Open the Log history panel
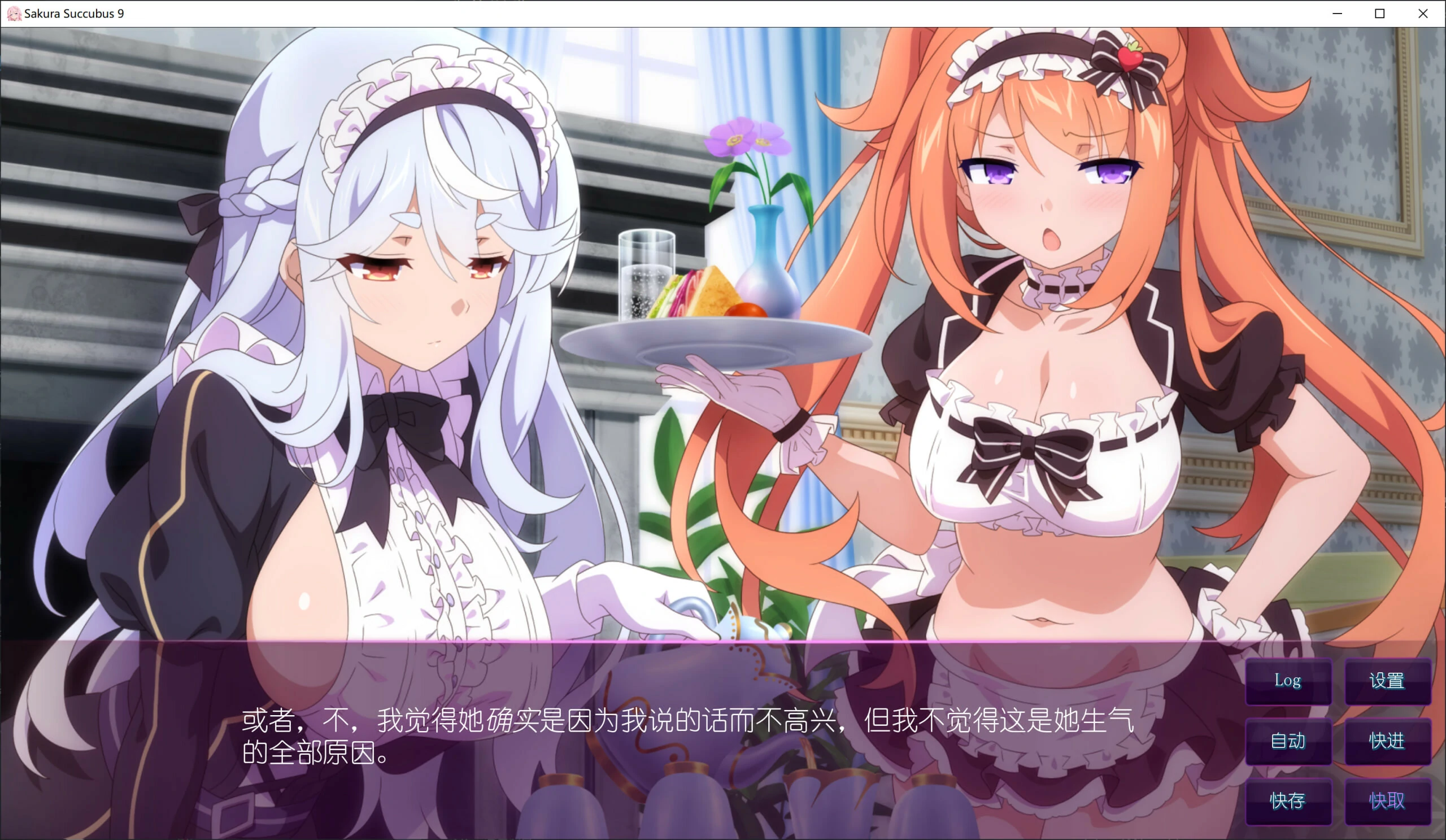This screenshot has height=840, width=1446. pyautogui.click(x=1289, y=681)
